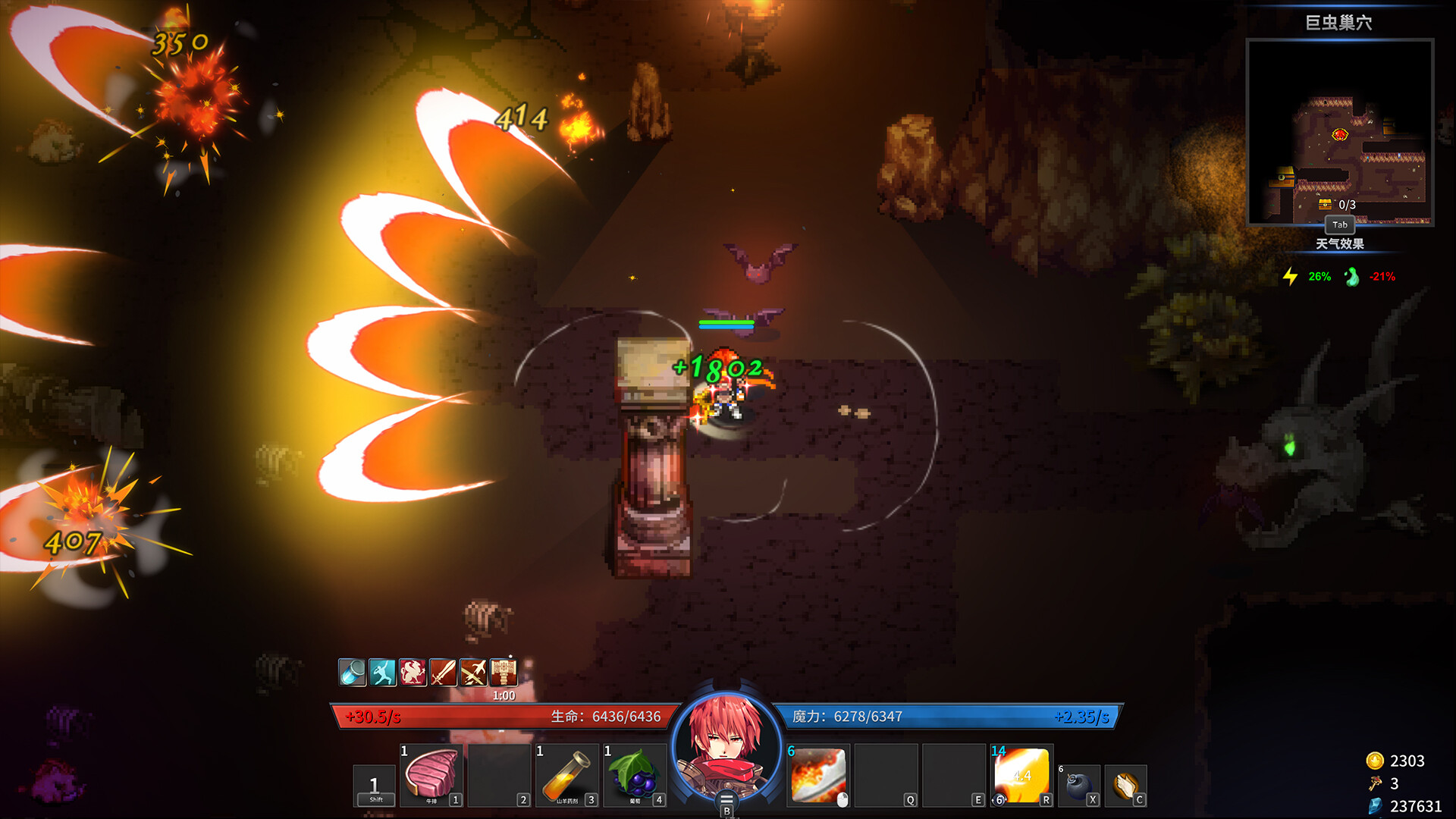Use the 山羊药剂 potion in slot 3
This screenshot has height=819, width=1456.
click(569, 777)
